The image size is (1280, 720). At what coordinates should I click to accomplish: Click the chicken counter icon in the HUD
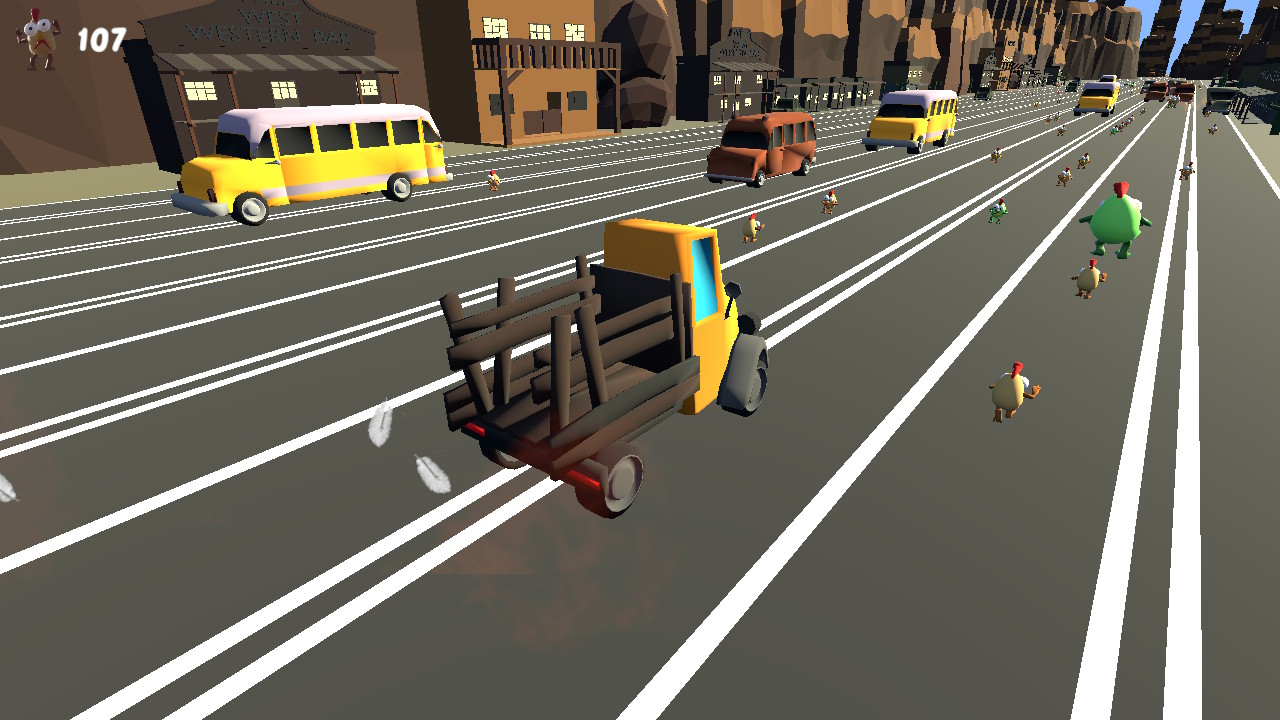(32, 35)
